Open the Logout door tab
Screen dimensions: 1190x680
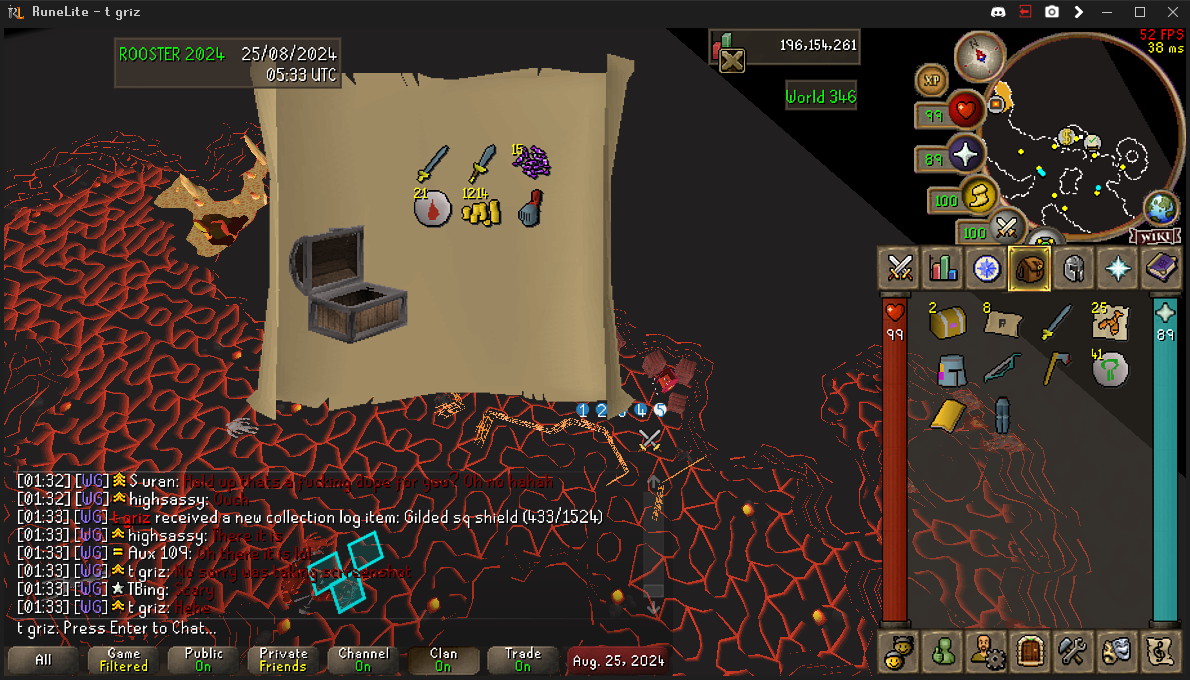point(1029,652)
